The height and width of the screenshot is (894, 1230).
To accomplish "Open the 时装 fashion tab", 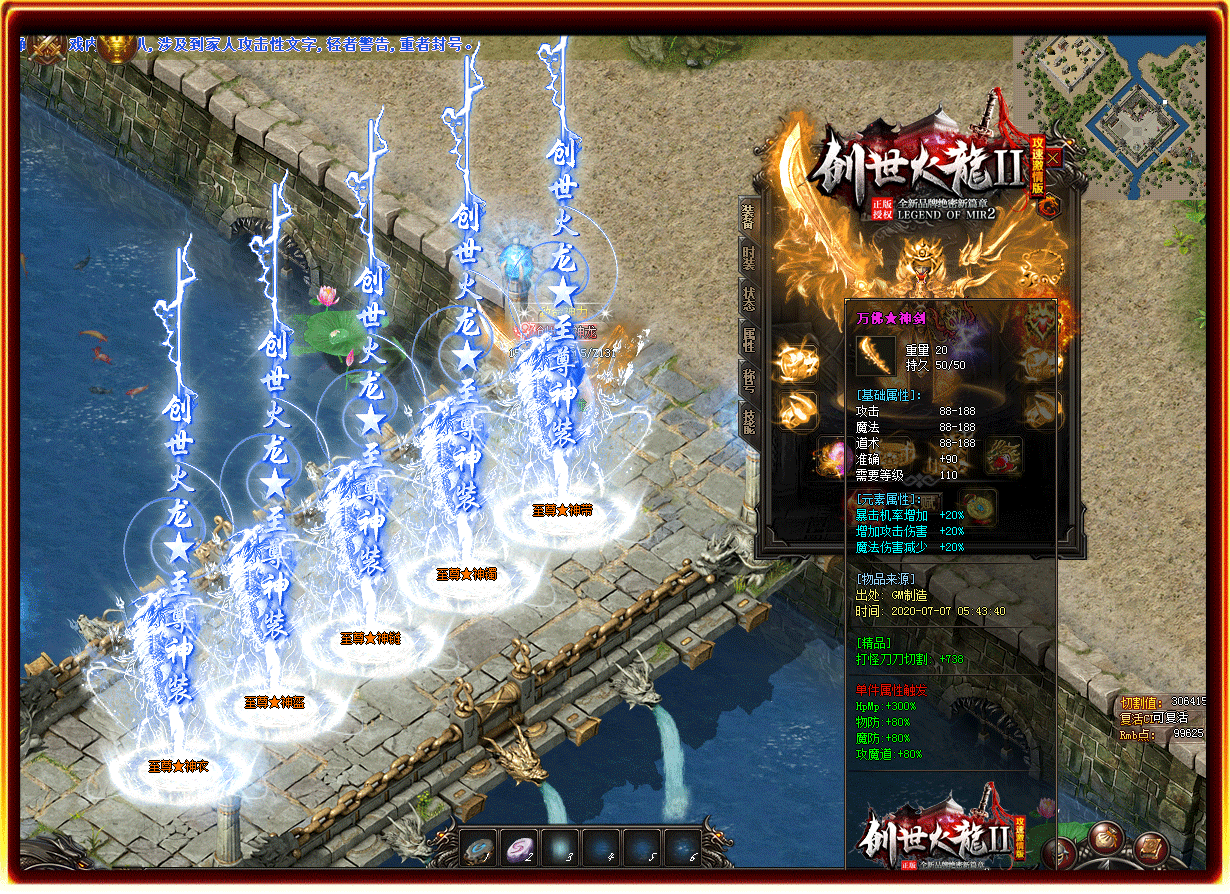I will [x=748, y=257].
